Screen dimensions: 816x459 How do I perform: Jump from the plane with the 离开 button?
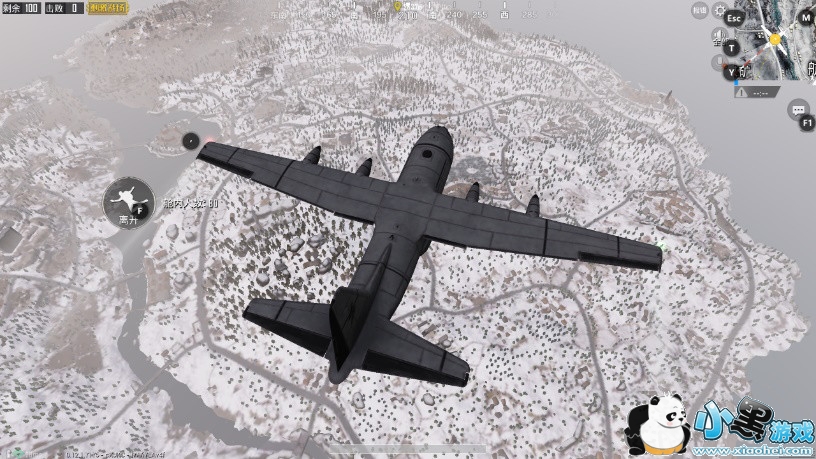pos(127,200)
